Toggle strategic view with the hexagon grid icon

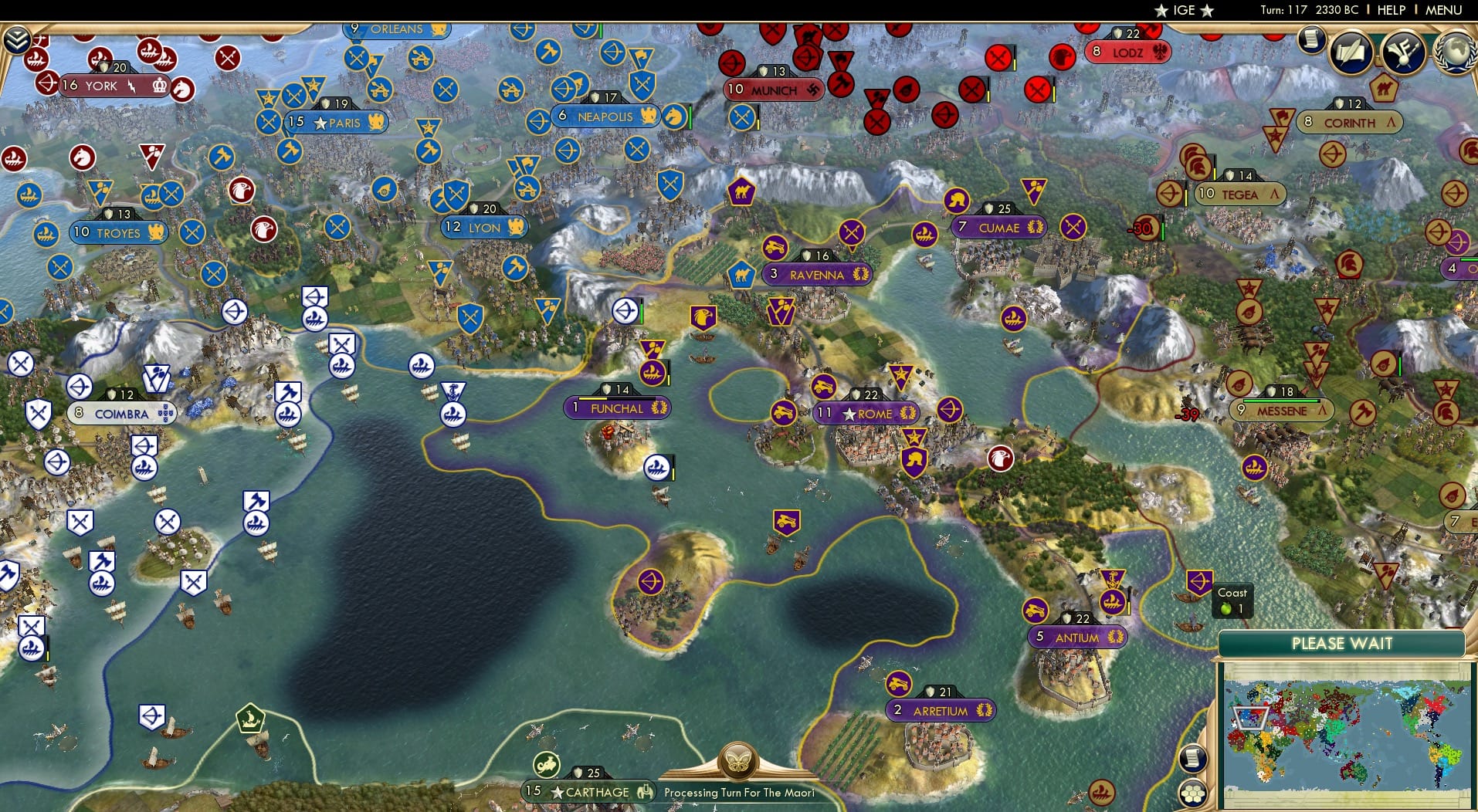click(x=1192, y=793)
